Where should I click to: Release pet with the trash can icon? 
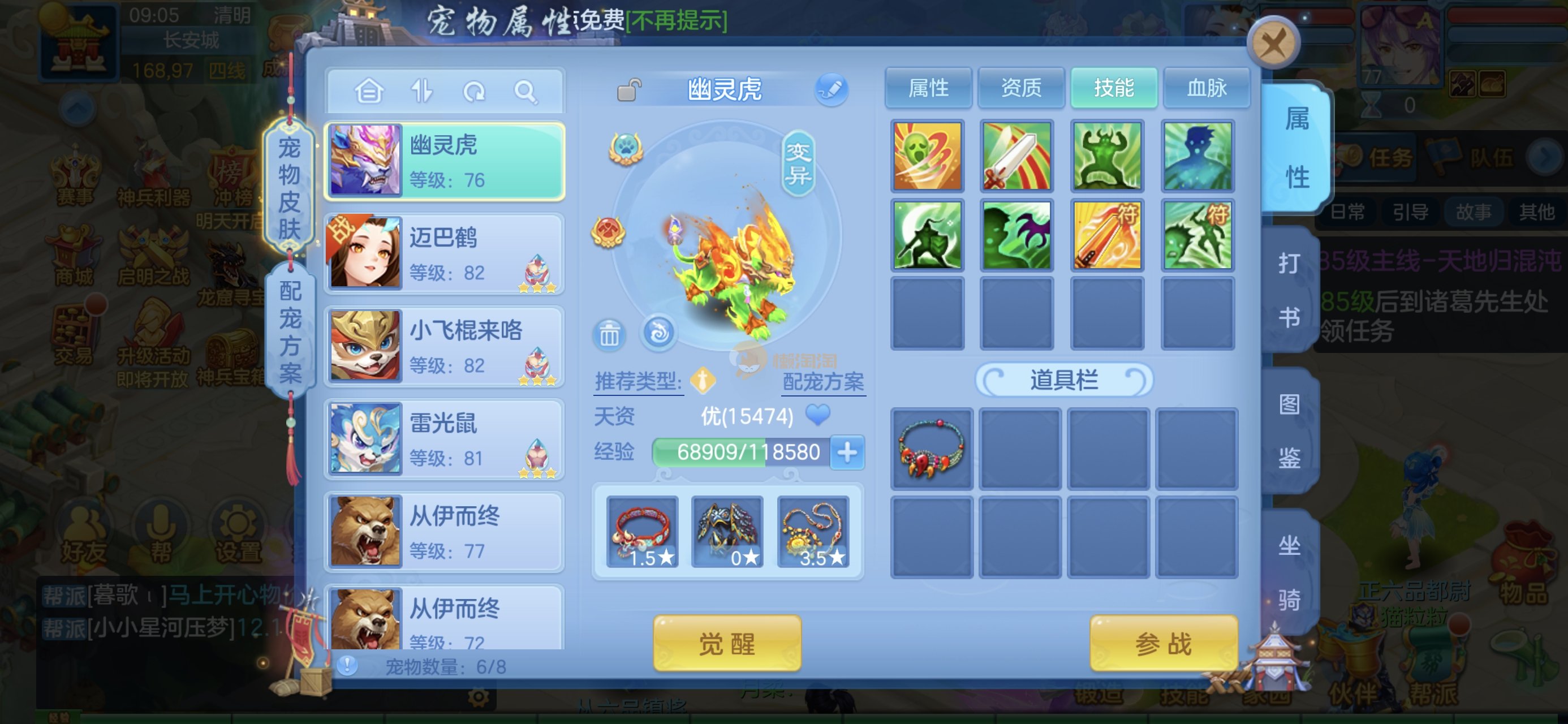tap(609, 334)
